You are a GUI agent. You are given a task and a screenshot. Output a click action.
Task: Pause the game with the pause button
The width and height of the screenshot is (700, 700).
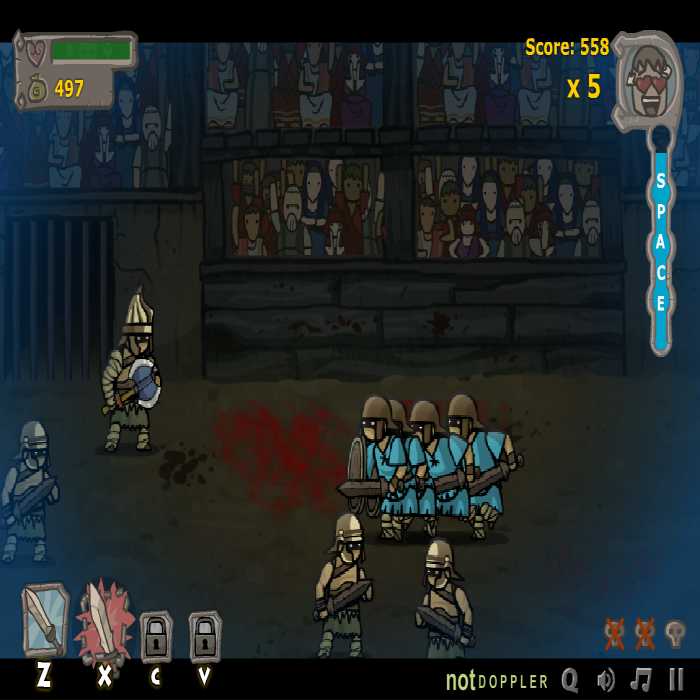677,680
